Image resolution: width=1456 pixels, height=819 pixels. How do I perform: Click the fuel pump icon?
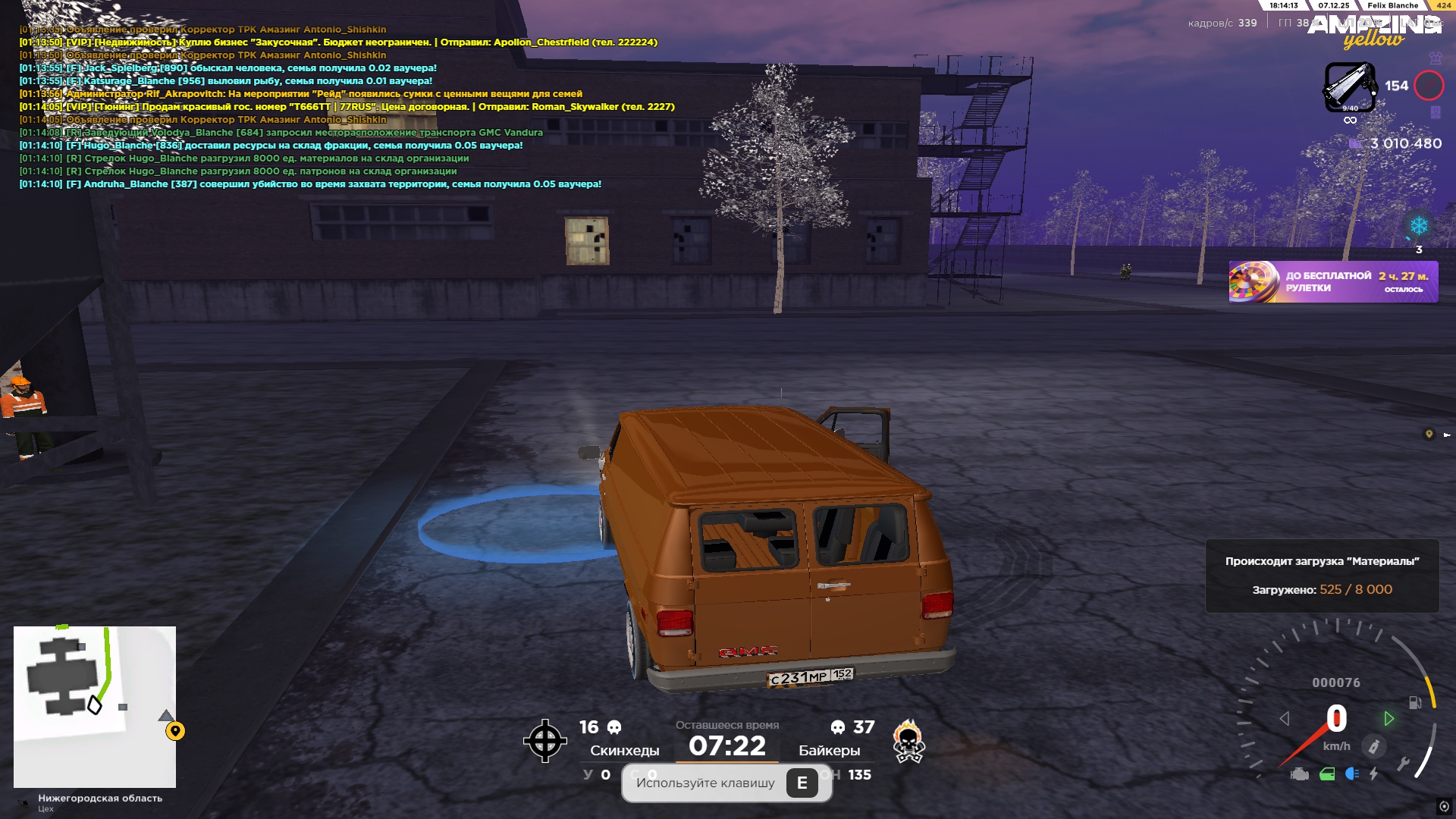pyautogui.click(x=1415, y=702)
